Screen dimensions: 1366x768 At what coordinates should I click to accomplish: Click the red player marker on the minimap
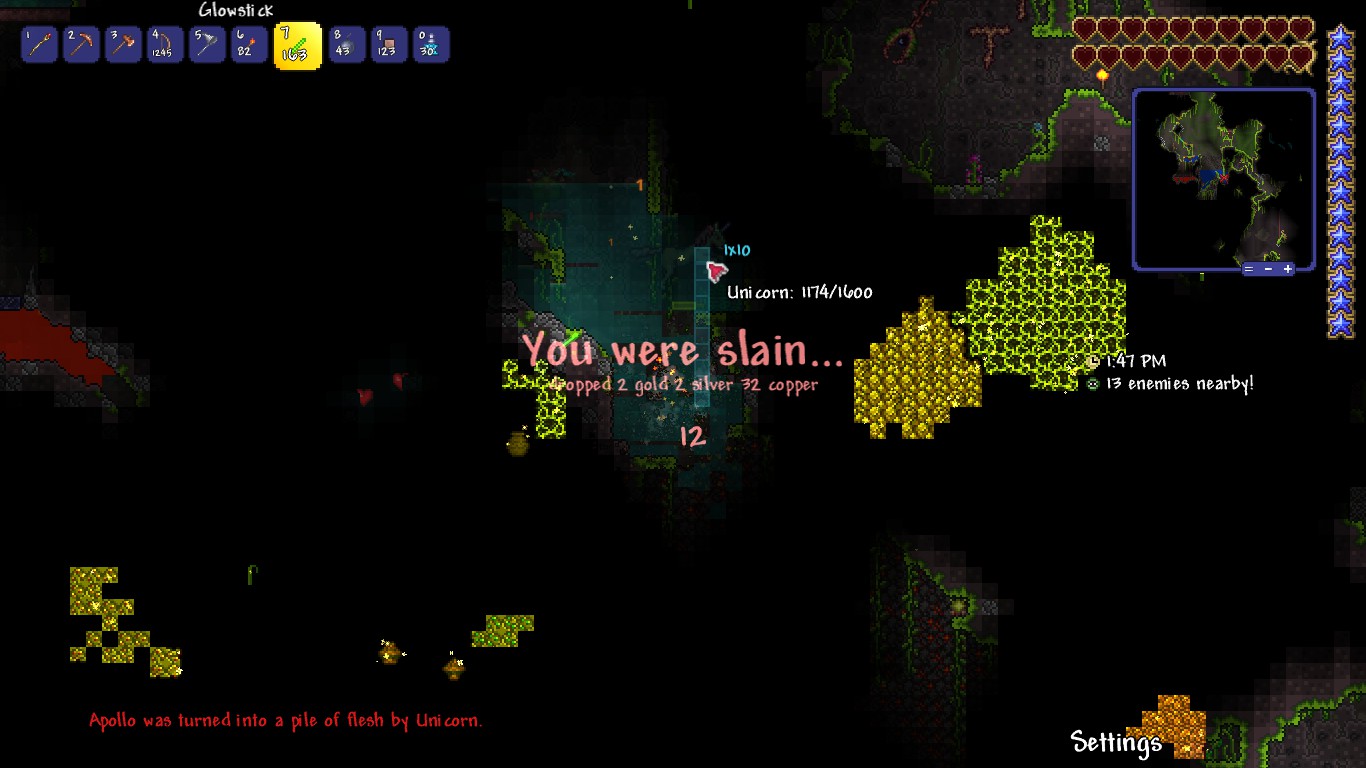[x=1224, y=178]
